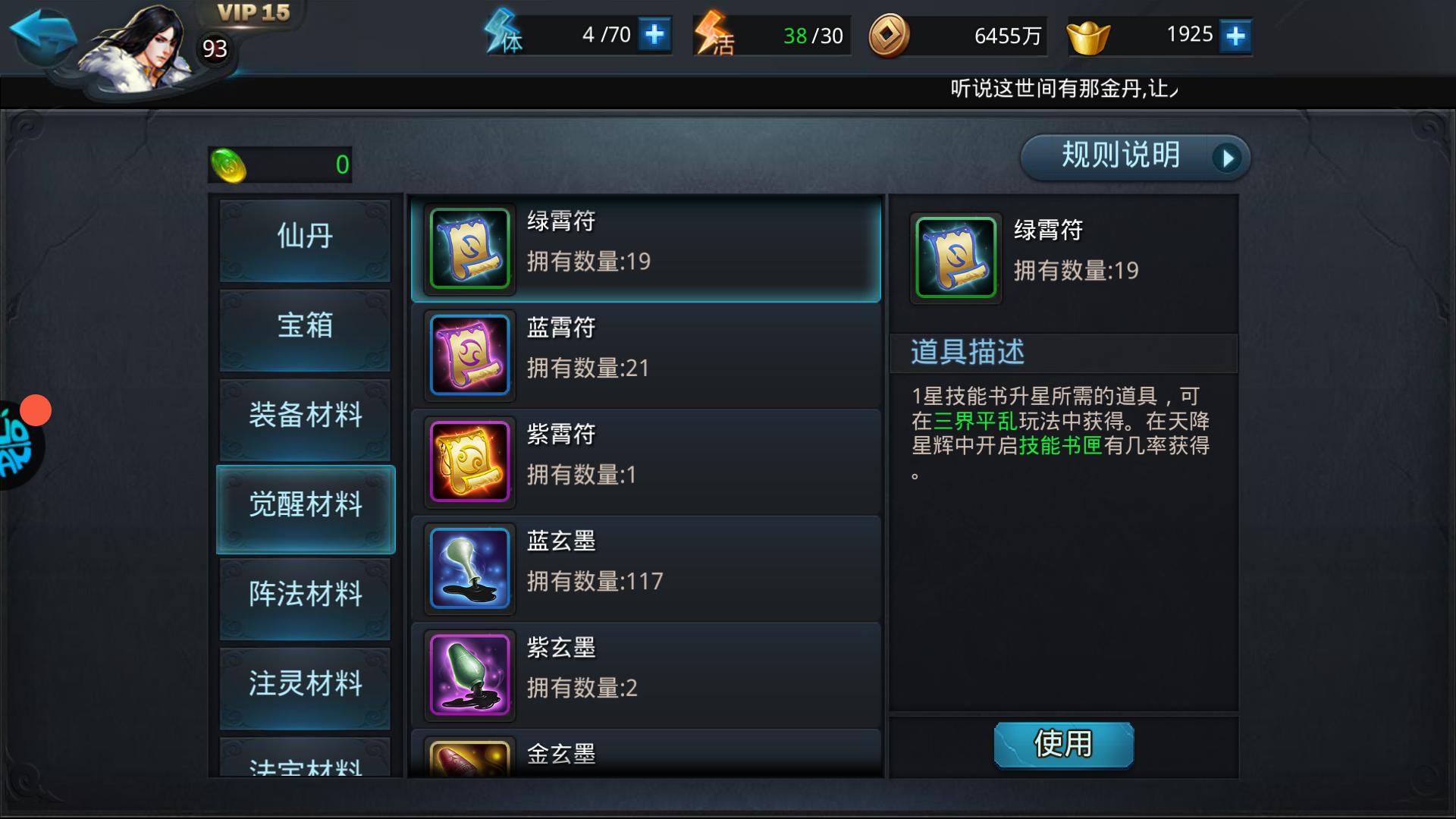The image size is (1456, 819).
Task: Select the 装备材料 category
Action: (304, 416)
